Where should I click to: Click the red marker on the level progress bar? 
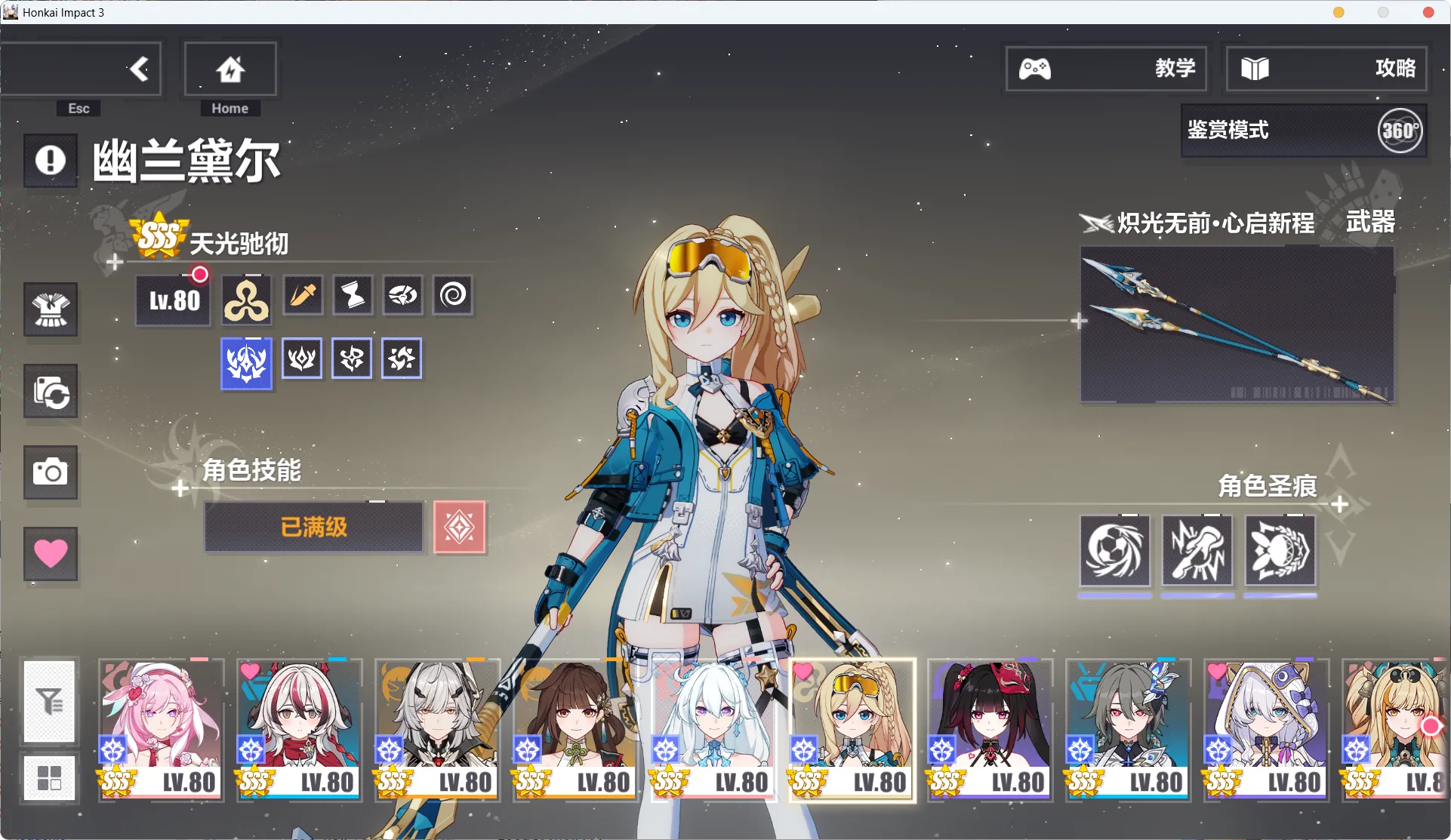[x=199, y=275]
